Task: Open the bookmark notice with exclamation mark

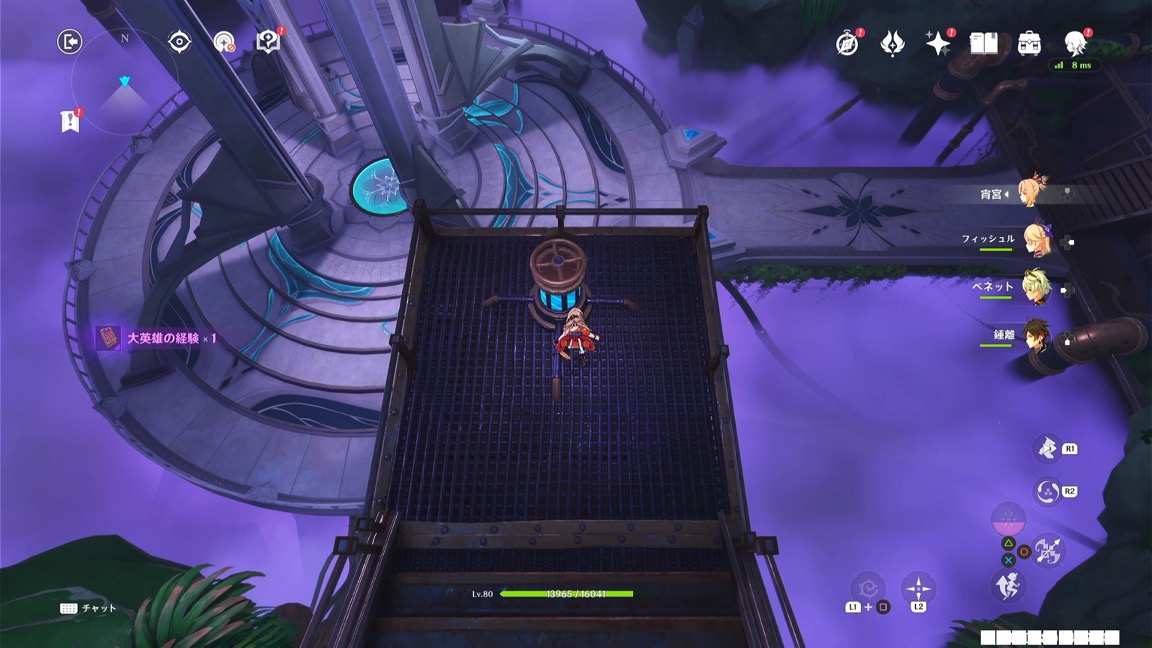Action: (69, 121)
